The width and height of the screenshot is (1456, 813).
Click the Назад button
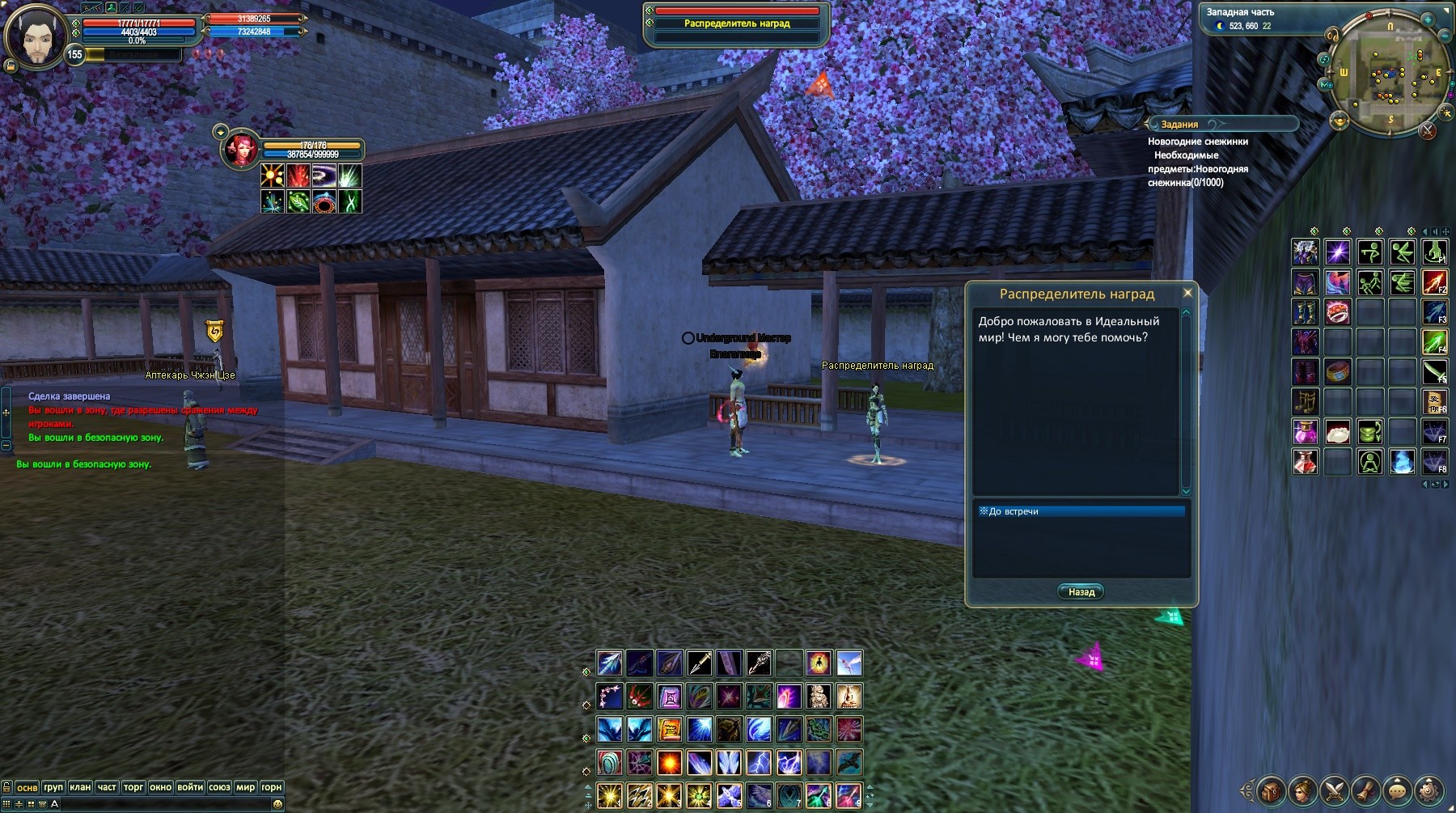coord(1081,592)
